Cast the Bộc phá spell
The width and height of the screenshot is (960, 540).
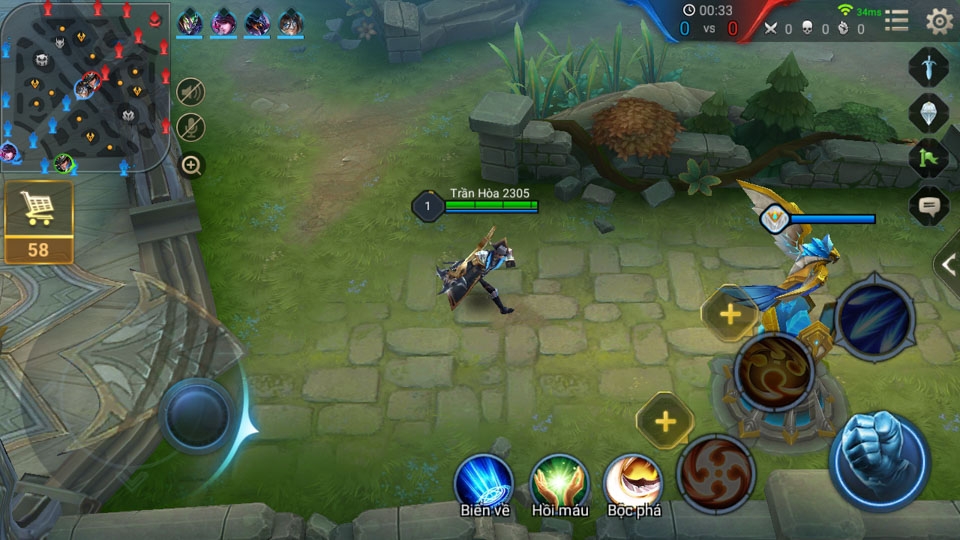tap(632, 482)
